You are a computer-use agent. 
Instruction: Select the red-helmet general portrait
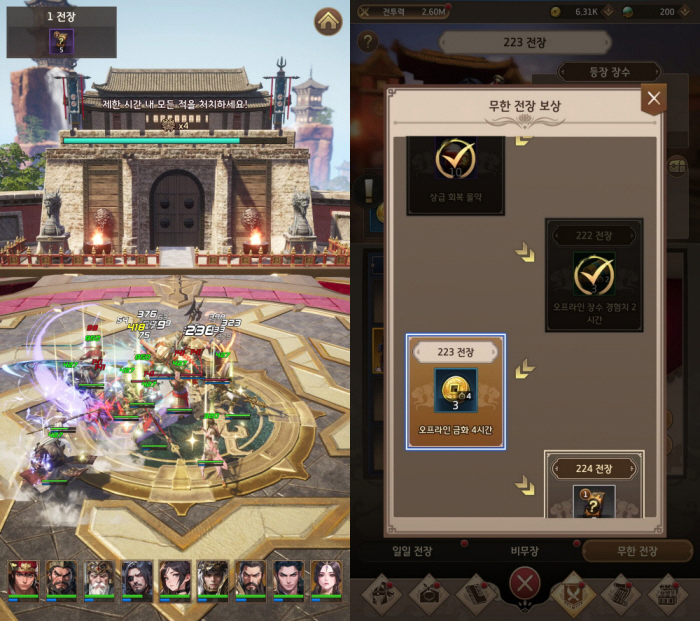click(23, 579)
